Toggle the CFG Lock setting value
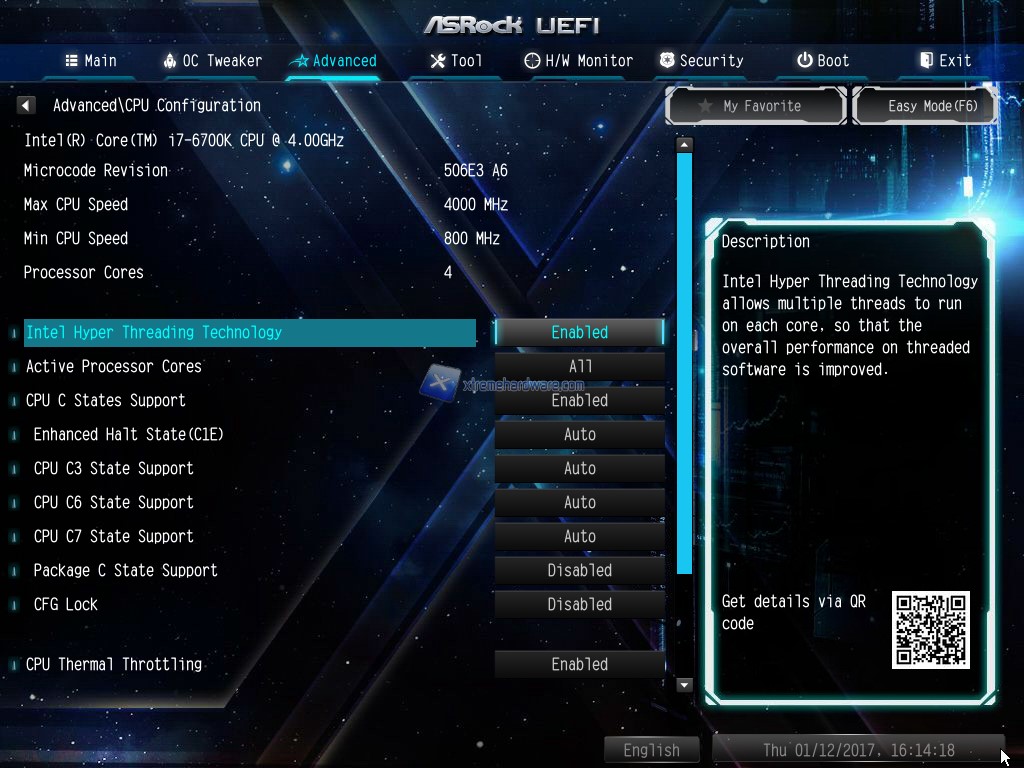 [579, 604]
